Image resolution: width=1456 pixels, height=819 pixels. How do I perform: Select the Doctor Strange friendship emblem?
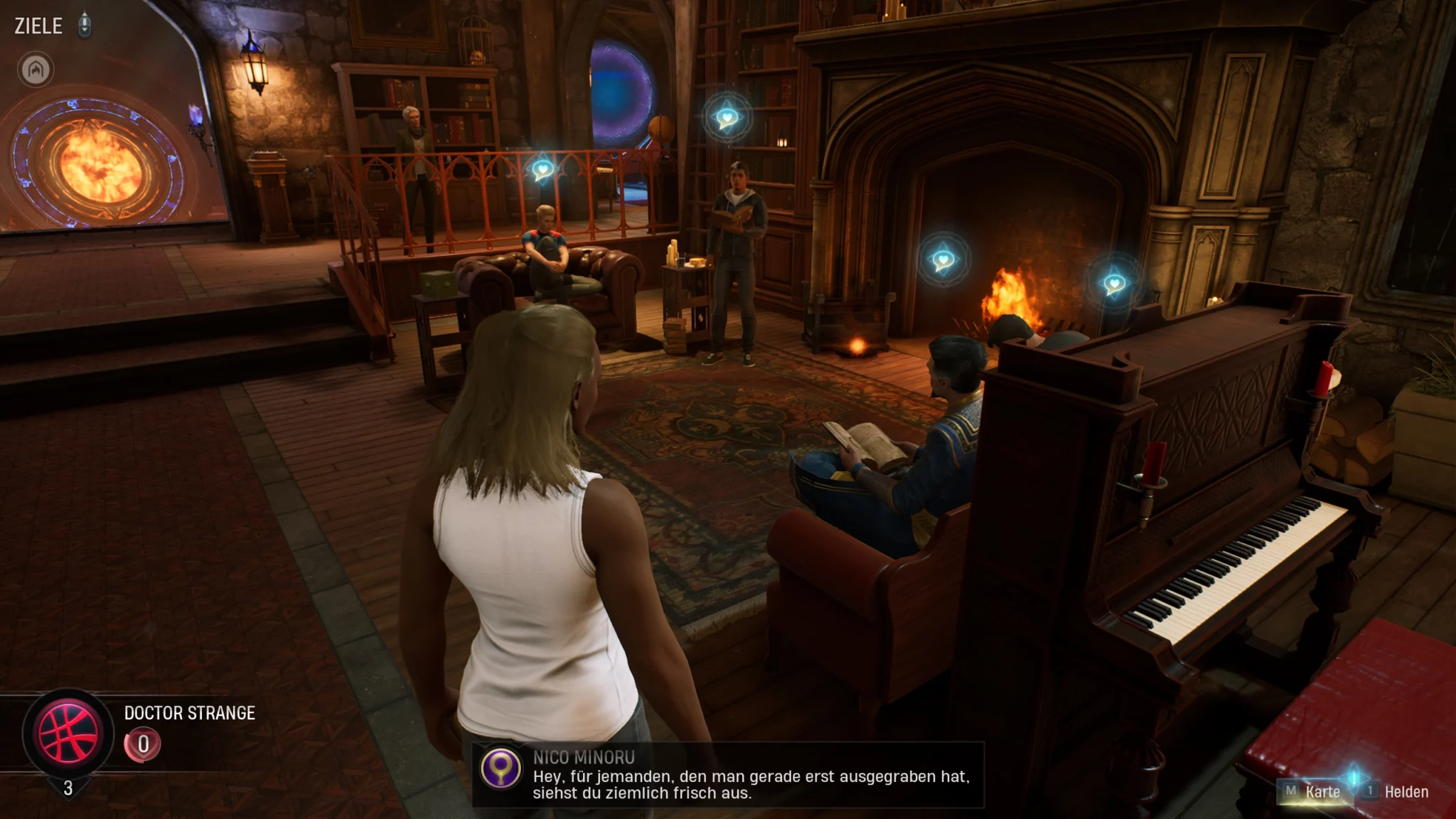point(68,733)
